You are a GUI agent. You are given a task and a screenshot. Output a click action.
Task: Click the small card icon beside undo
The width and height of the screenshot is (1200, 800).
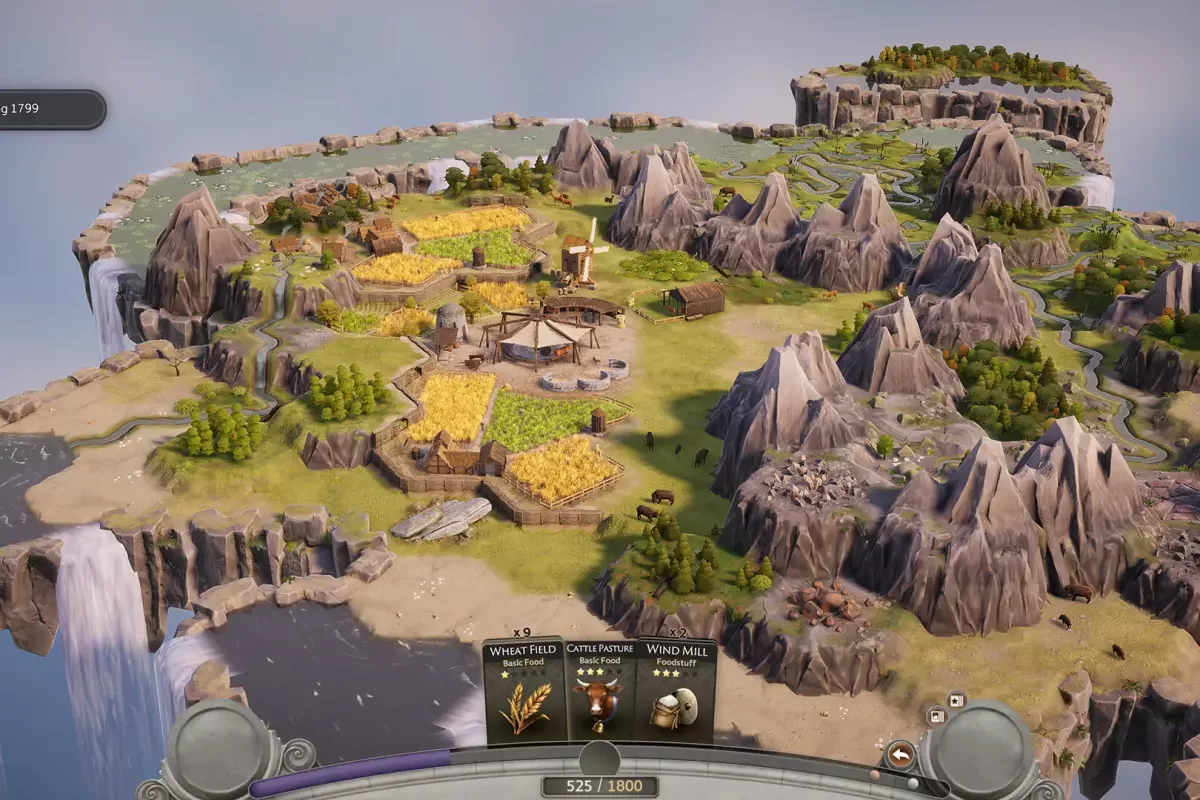pos(936,716)
